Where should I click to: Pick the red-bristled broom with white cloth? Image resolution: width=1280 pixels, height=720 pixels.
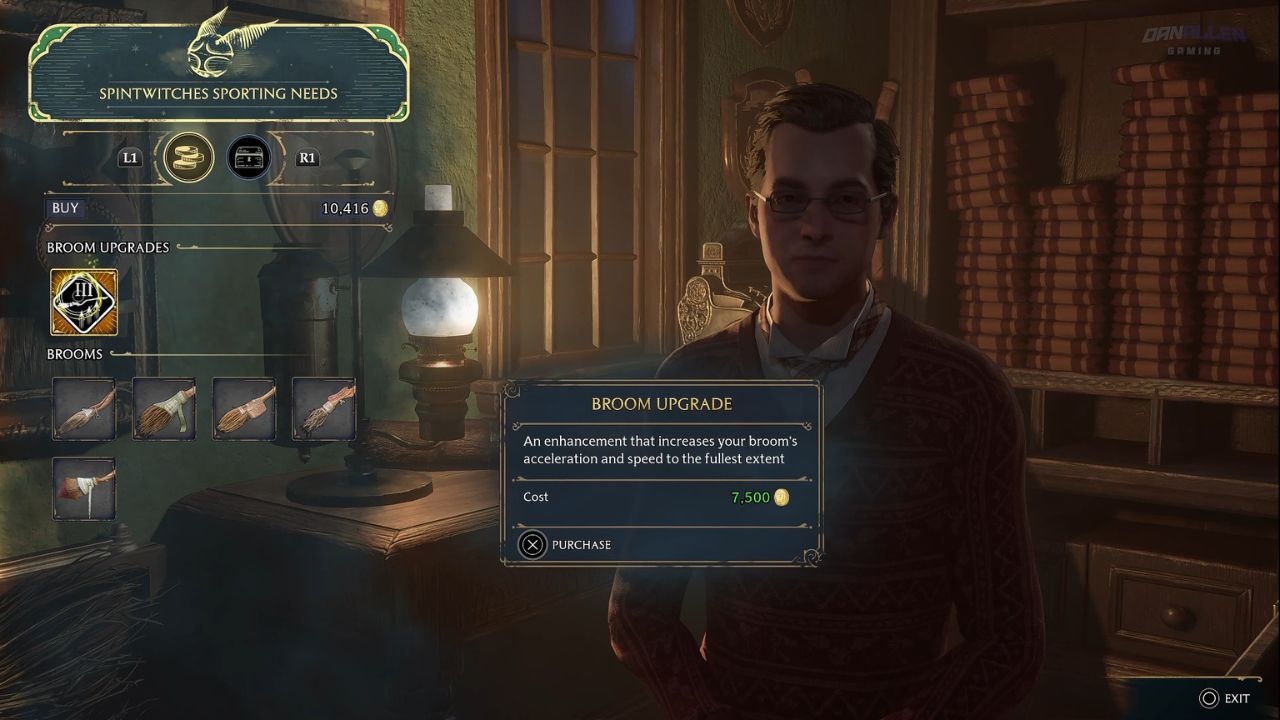(84, 489)
